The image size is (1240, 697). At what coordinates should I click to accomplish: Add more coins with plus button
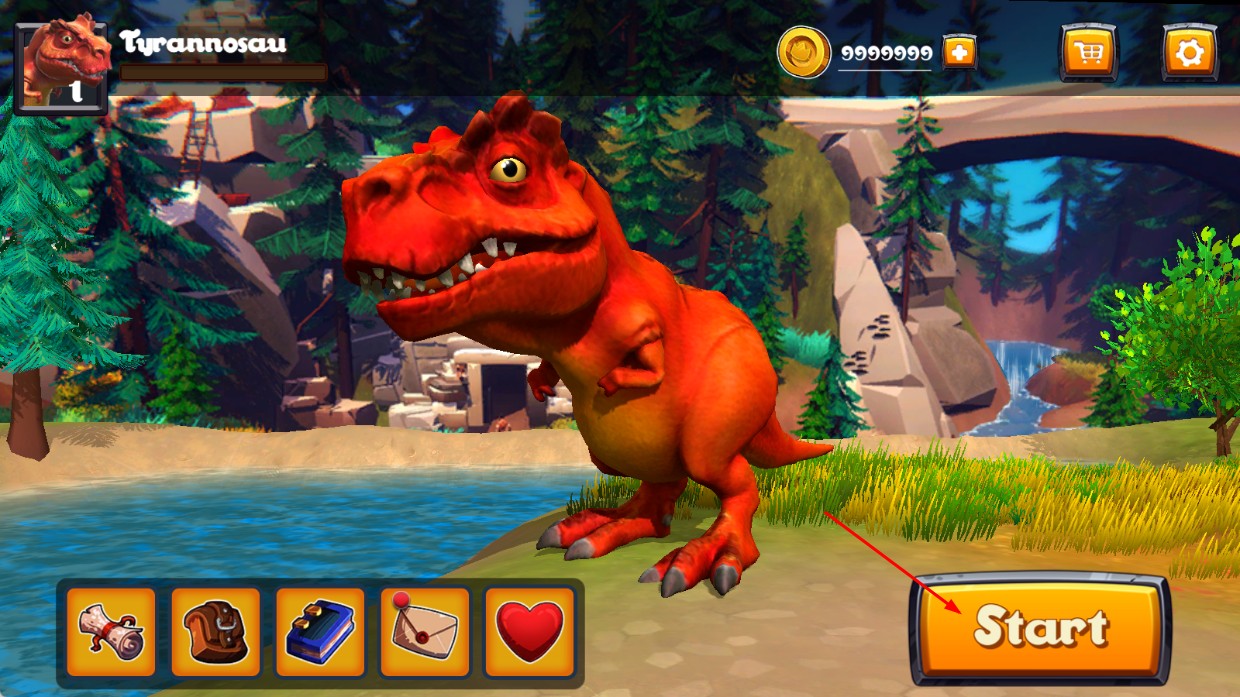[959, 53]
